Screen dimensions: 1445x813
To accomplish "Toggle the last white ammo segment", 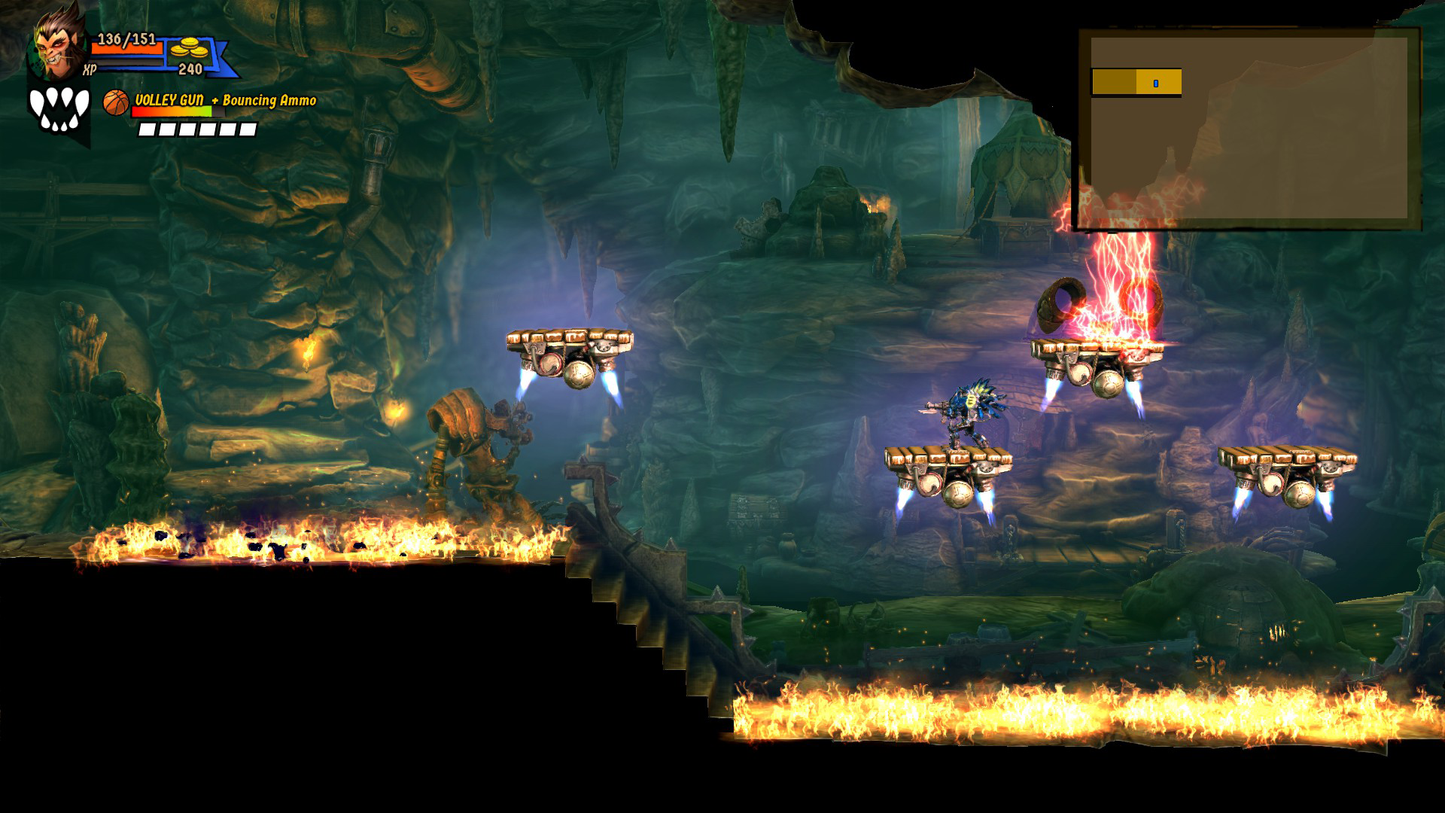I will [x=247, y=129].
